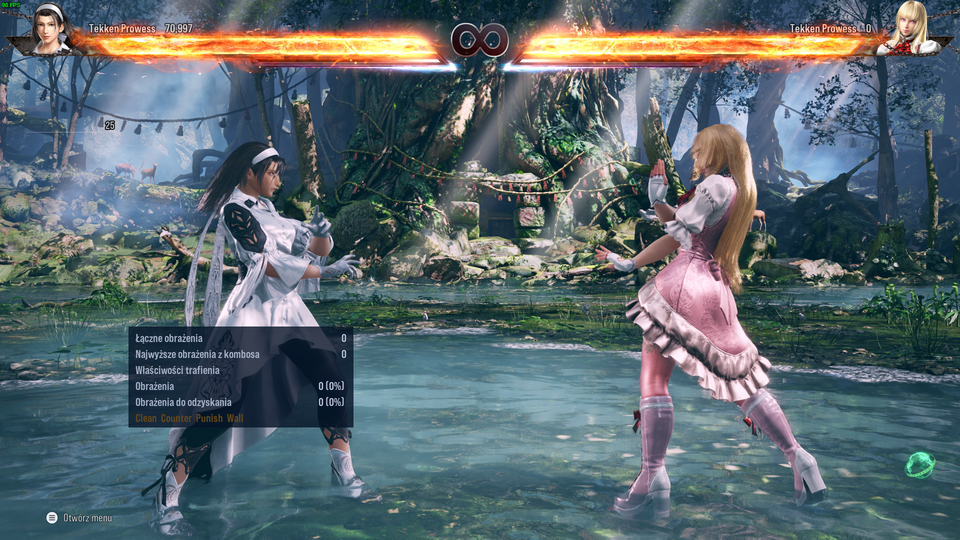The height and width of the screenshot is (540, 960).
Task: Click Lili's character portrait beside the right health bar
Action: [x=910, y=28]
